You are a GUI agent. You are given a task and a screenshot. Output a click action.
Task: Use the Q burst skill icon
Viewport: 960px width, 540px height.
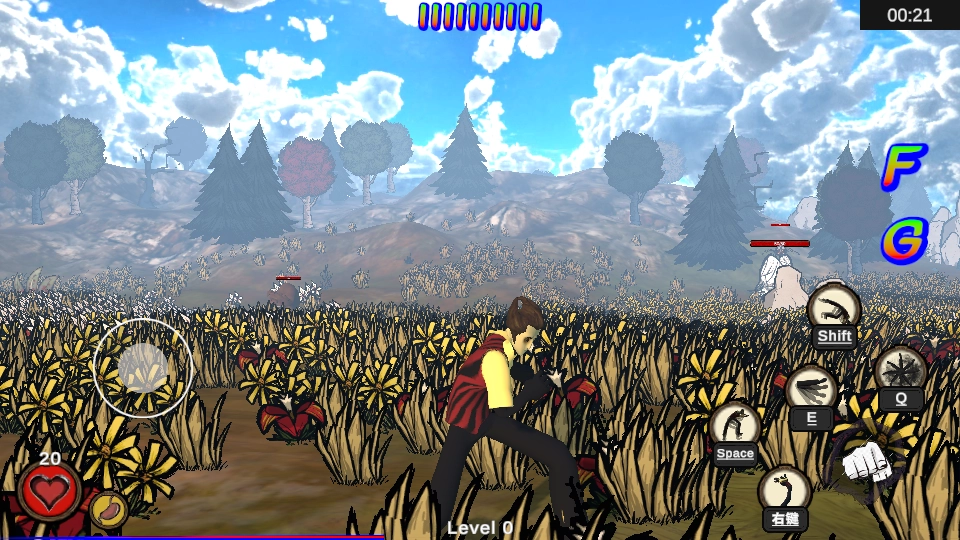coord(900,371)
